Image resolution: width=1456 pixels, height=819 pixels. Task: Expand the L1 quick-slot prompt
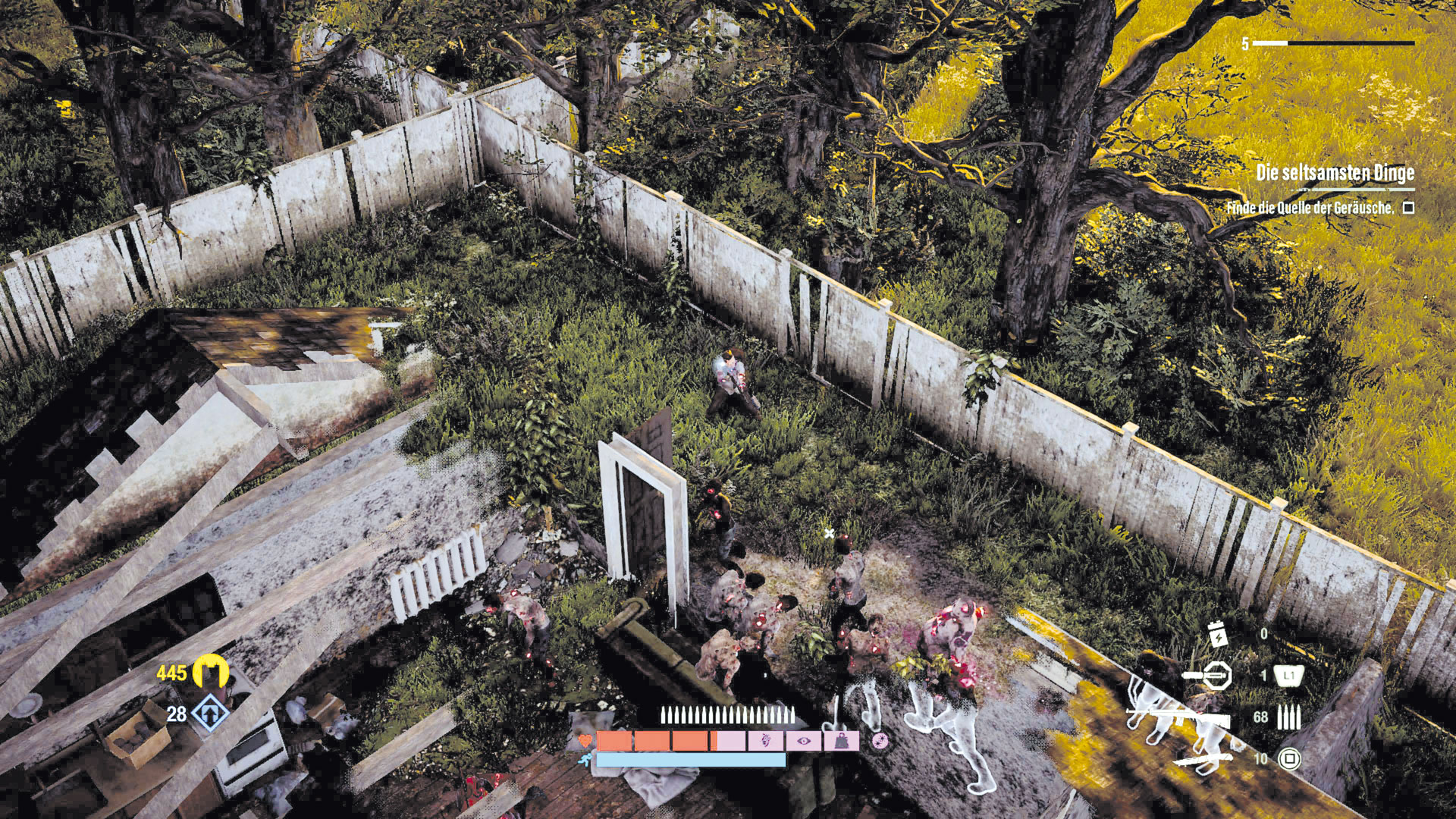coord(1289,676)
